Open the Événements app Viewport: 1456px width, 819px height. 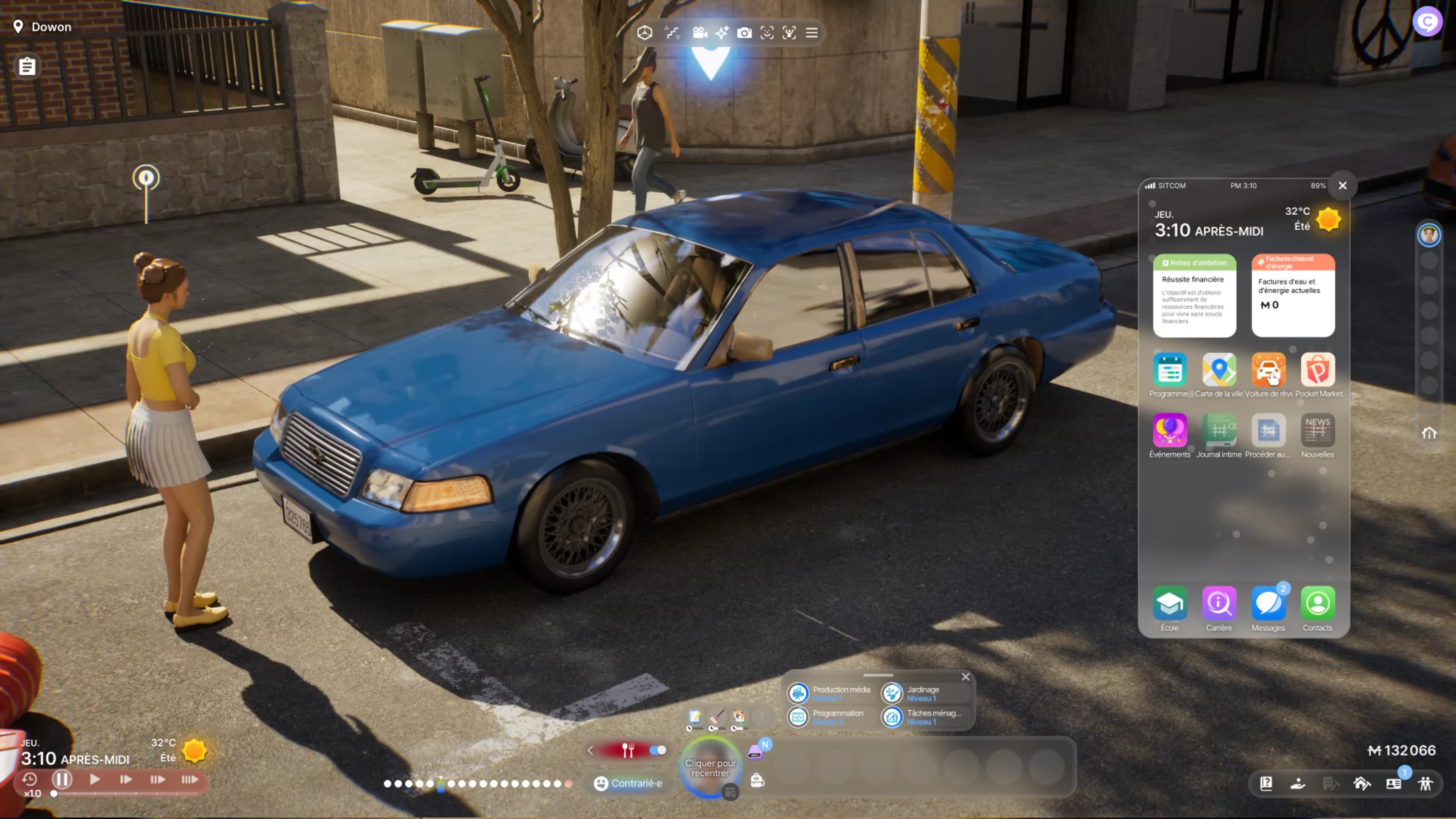tap(1169, 431)
